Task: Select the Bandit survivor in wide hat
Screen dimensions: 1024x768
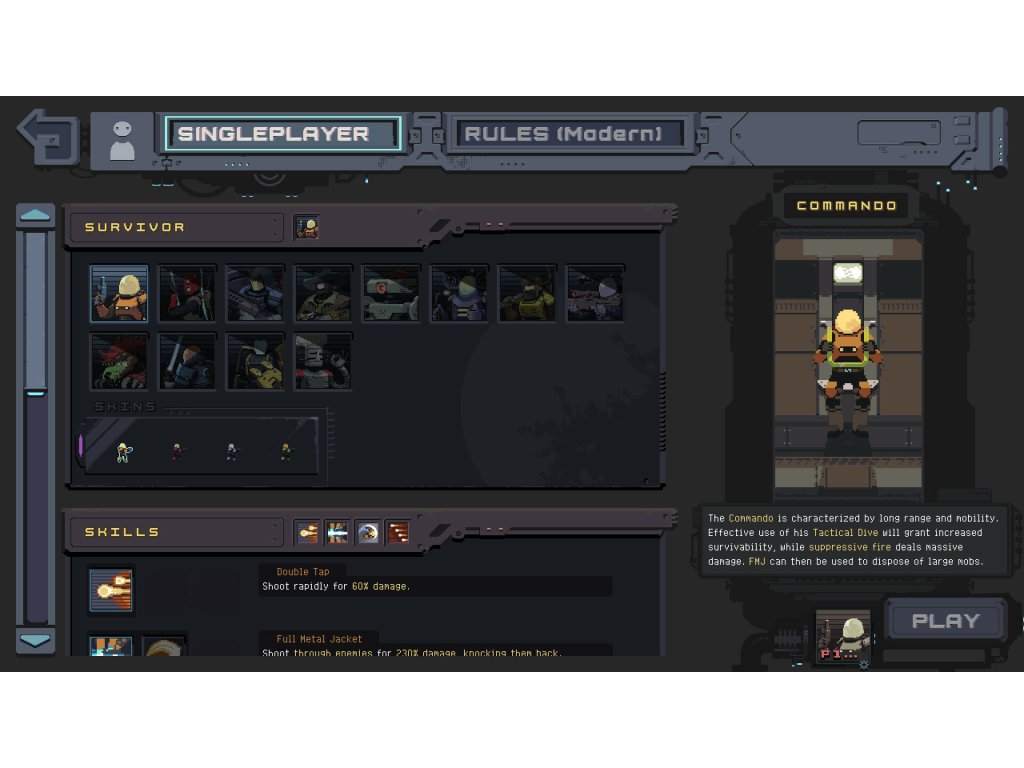Action: point(323,293)
